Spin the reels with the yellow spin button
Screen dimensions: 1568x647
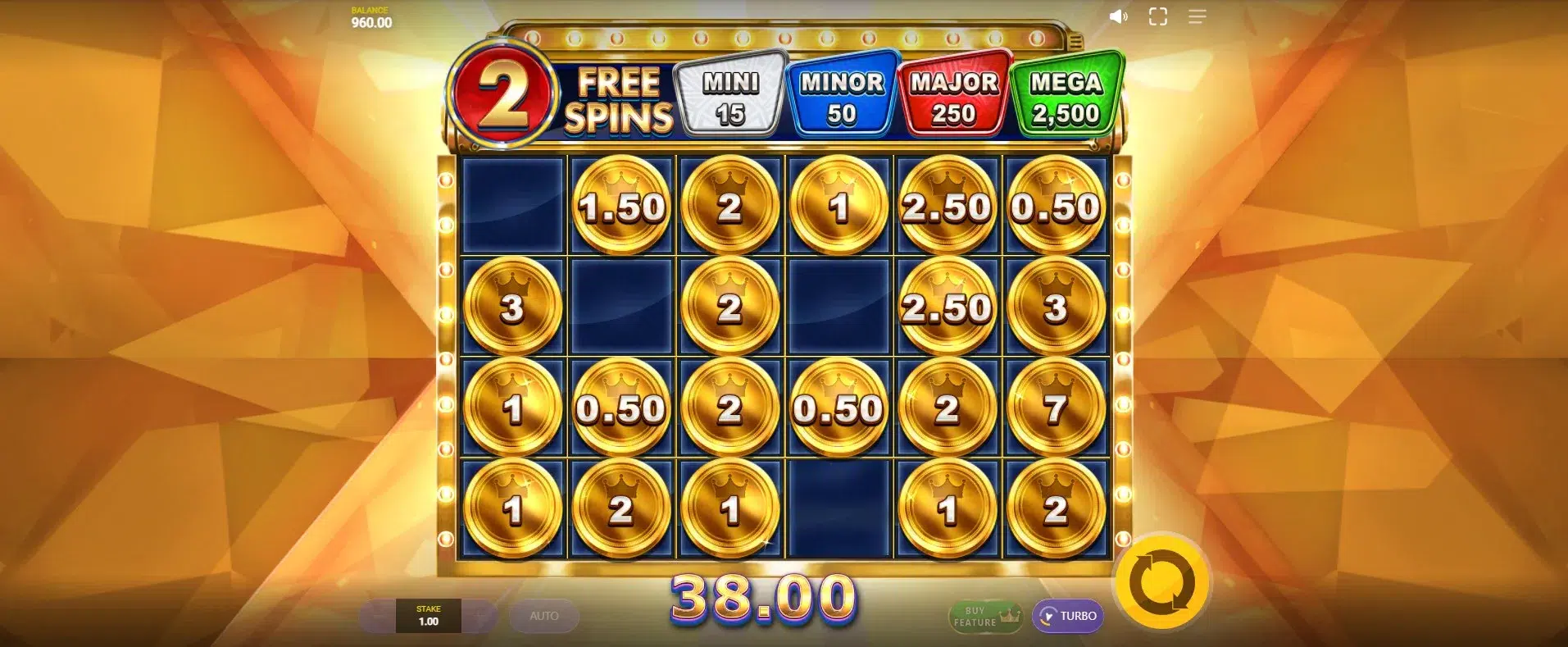[1161, 583]
